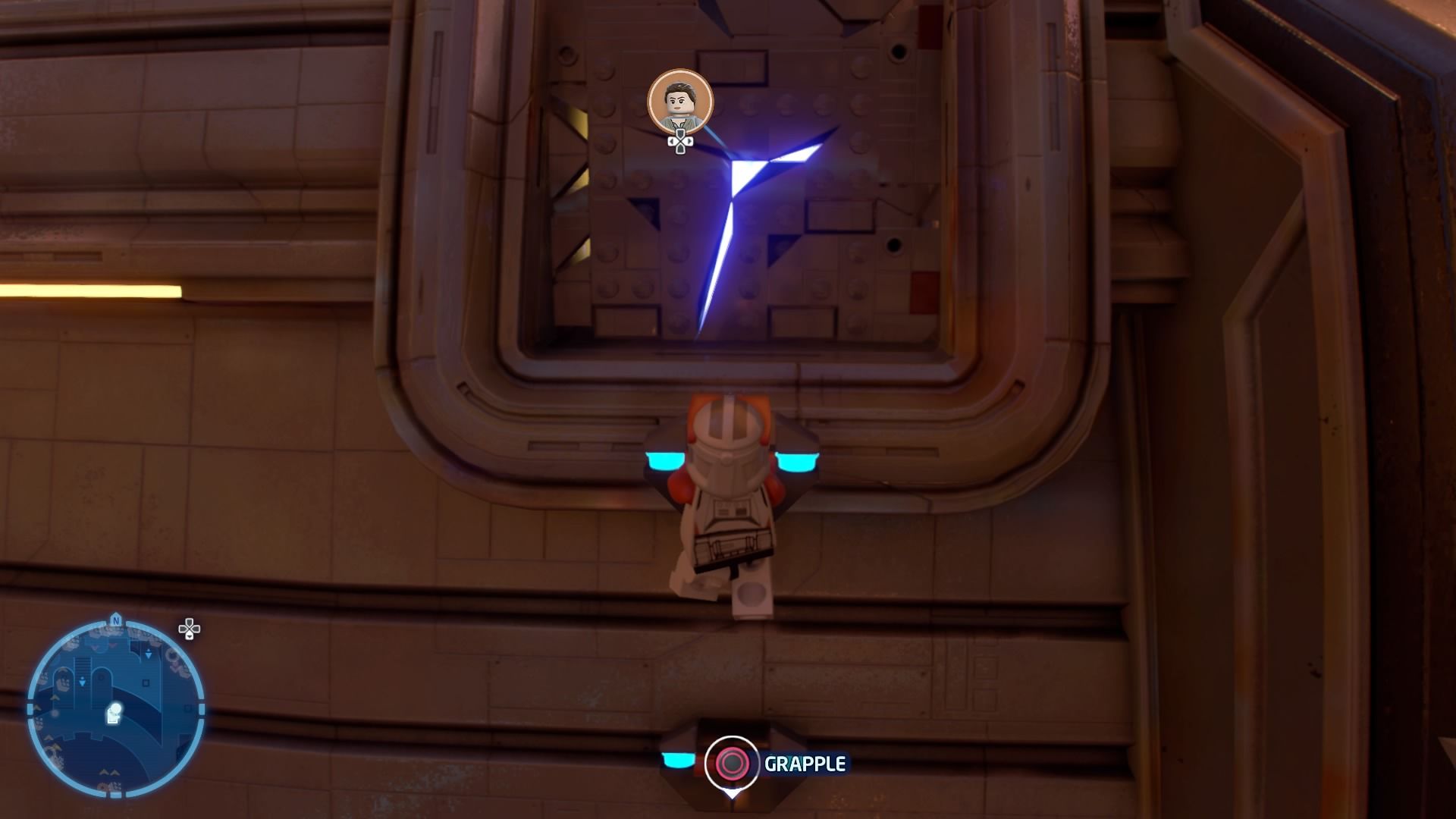
Task: Click the d-pad prompt below the character portrait
Action: tap(680, 142)
